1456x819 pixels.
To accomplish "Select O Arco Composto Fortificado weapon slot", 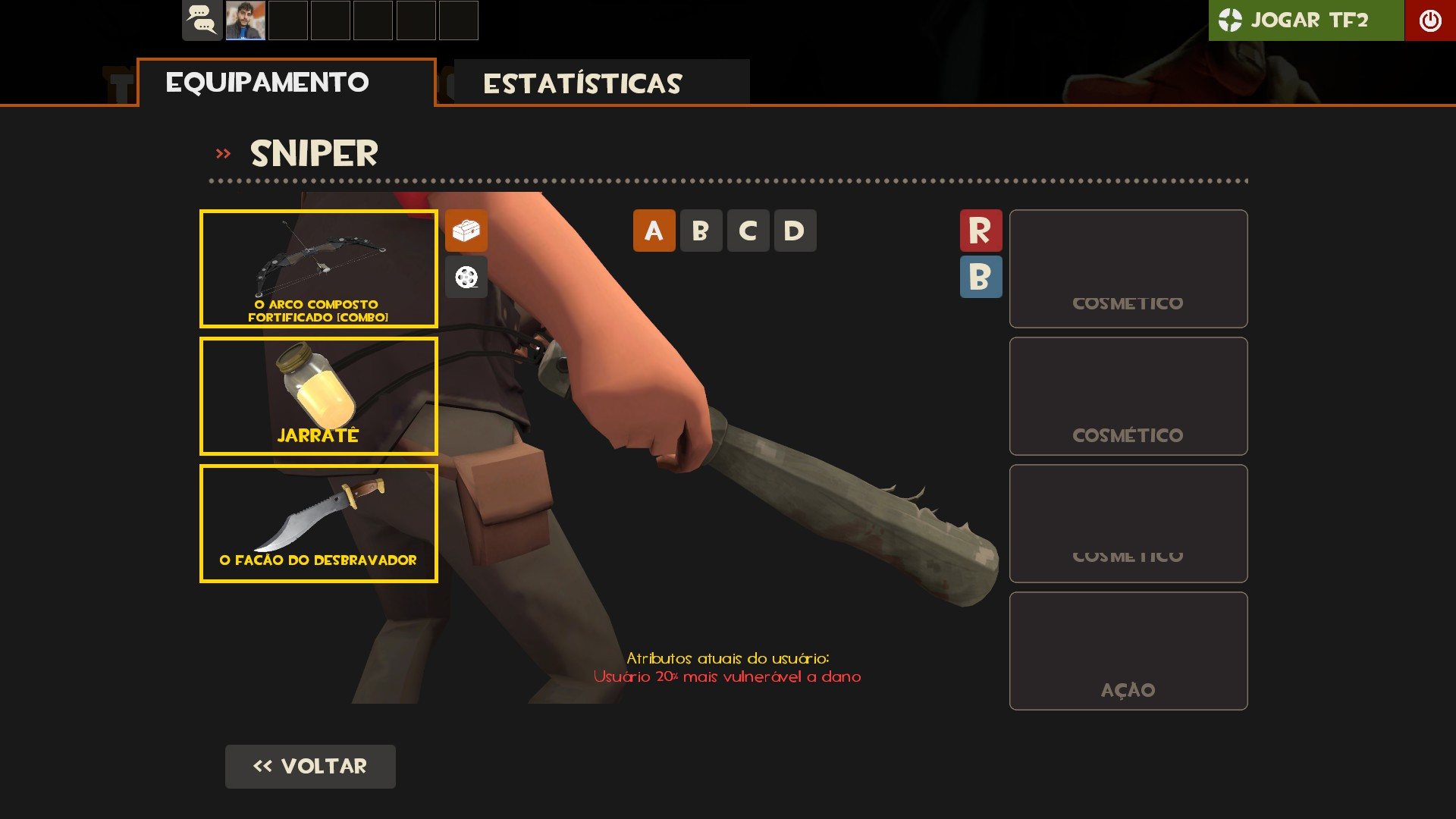I will (318, 268).
